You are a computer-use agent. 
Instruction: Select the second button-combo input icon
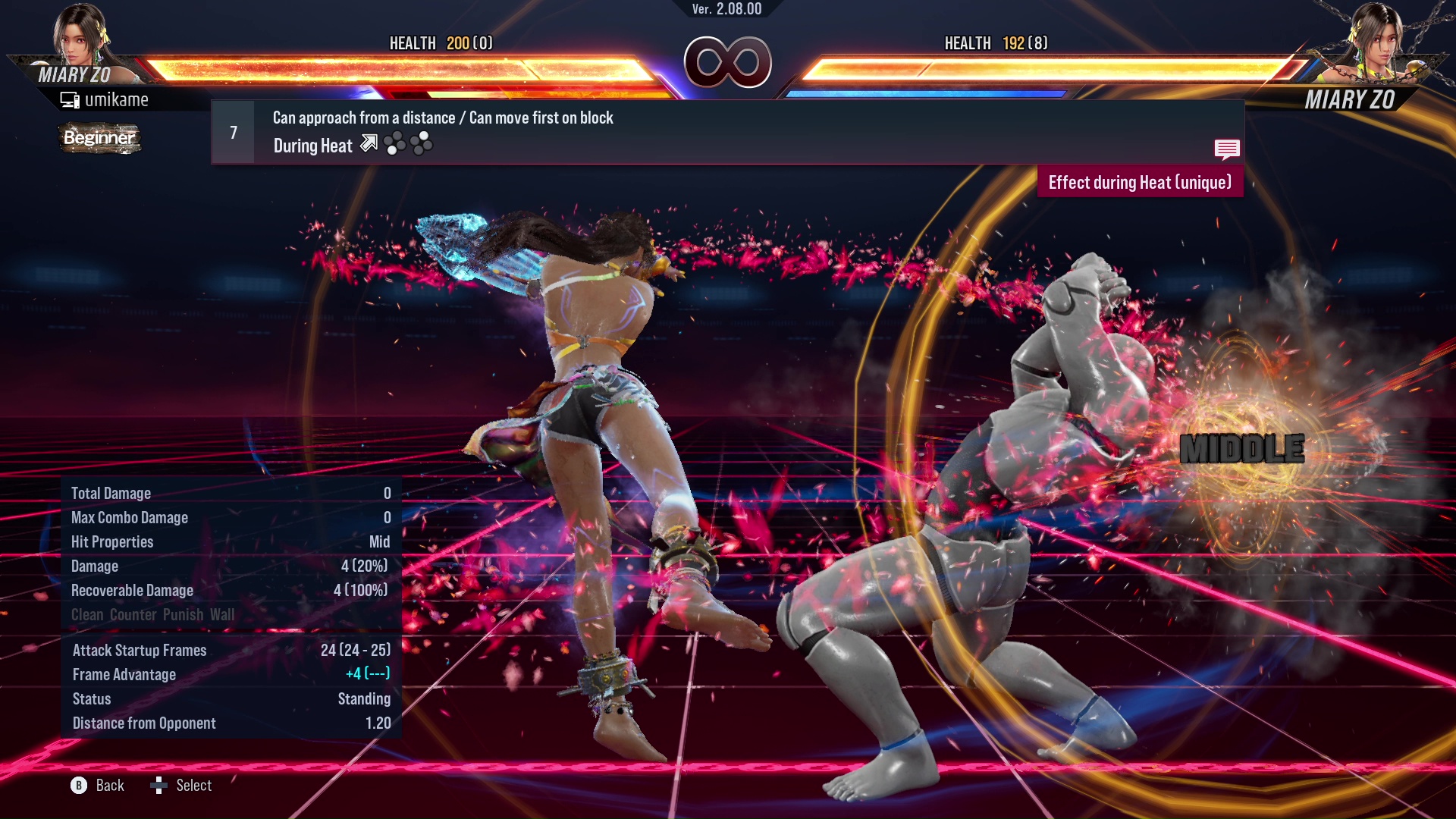(422, 143)
